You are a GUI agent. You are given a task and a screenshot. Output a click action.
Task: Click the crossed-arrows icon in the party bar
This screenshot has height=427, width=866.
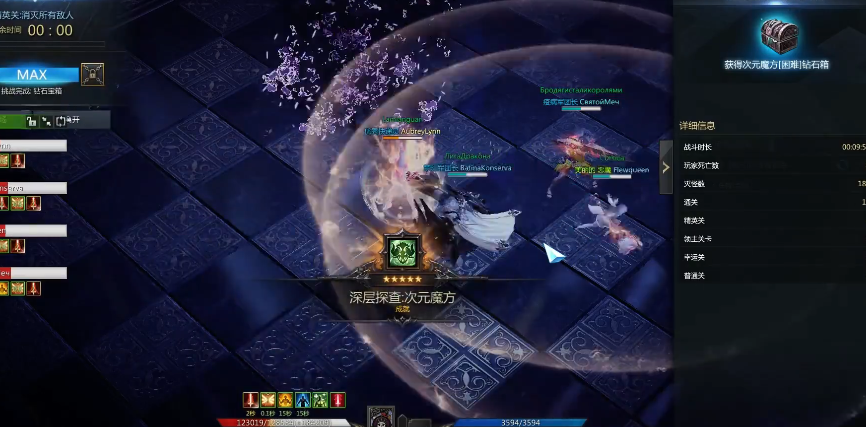(x=47, y=121)
